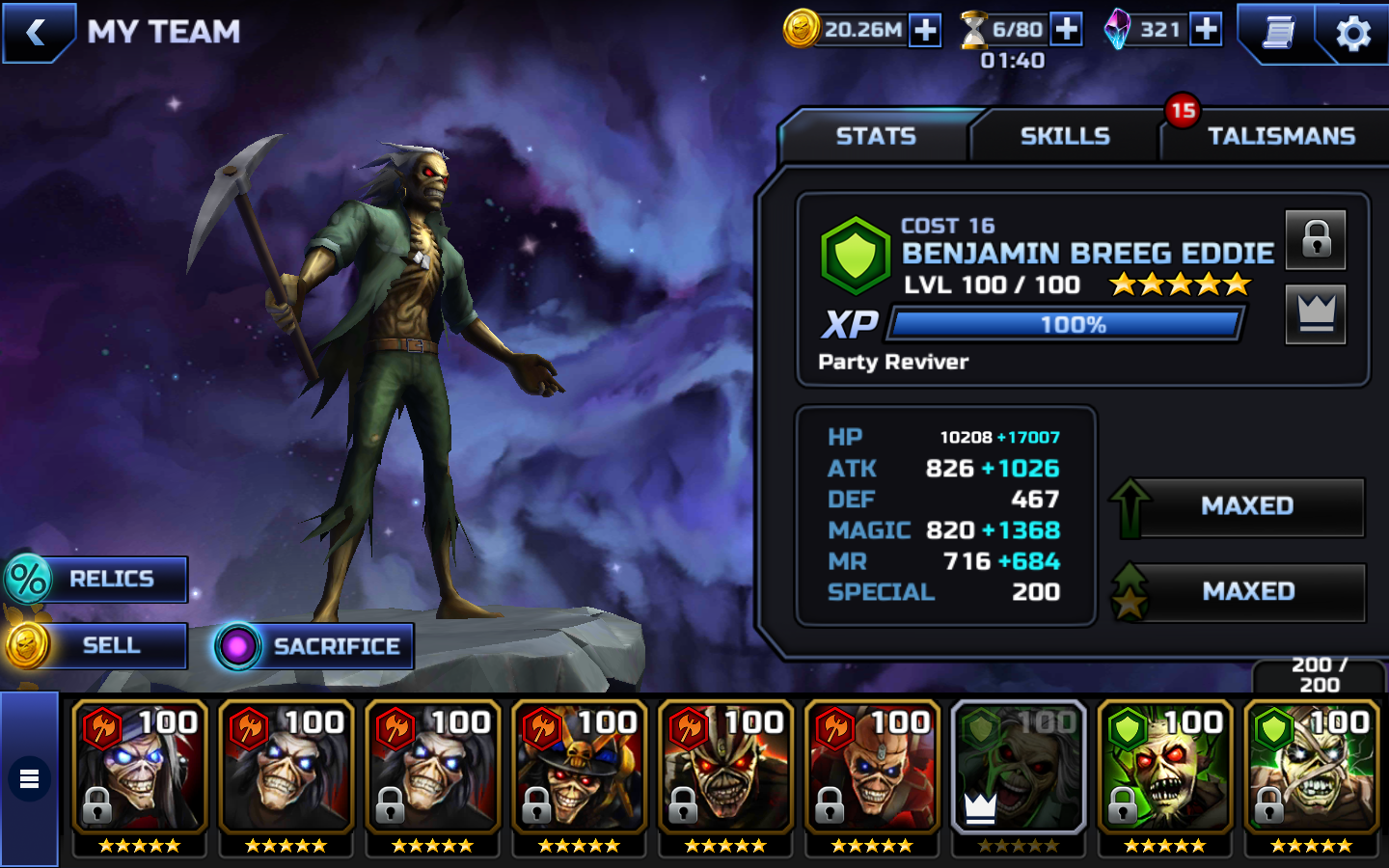1389x868 pixels.
Task: Switch to the Stats tab
Action: (875, 136)
